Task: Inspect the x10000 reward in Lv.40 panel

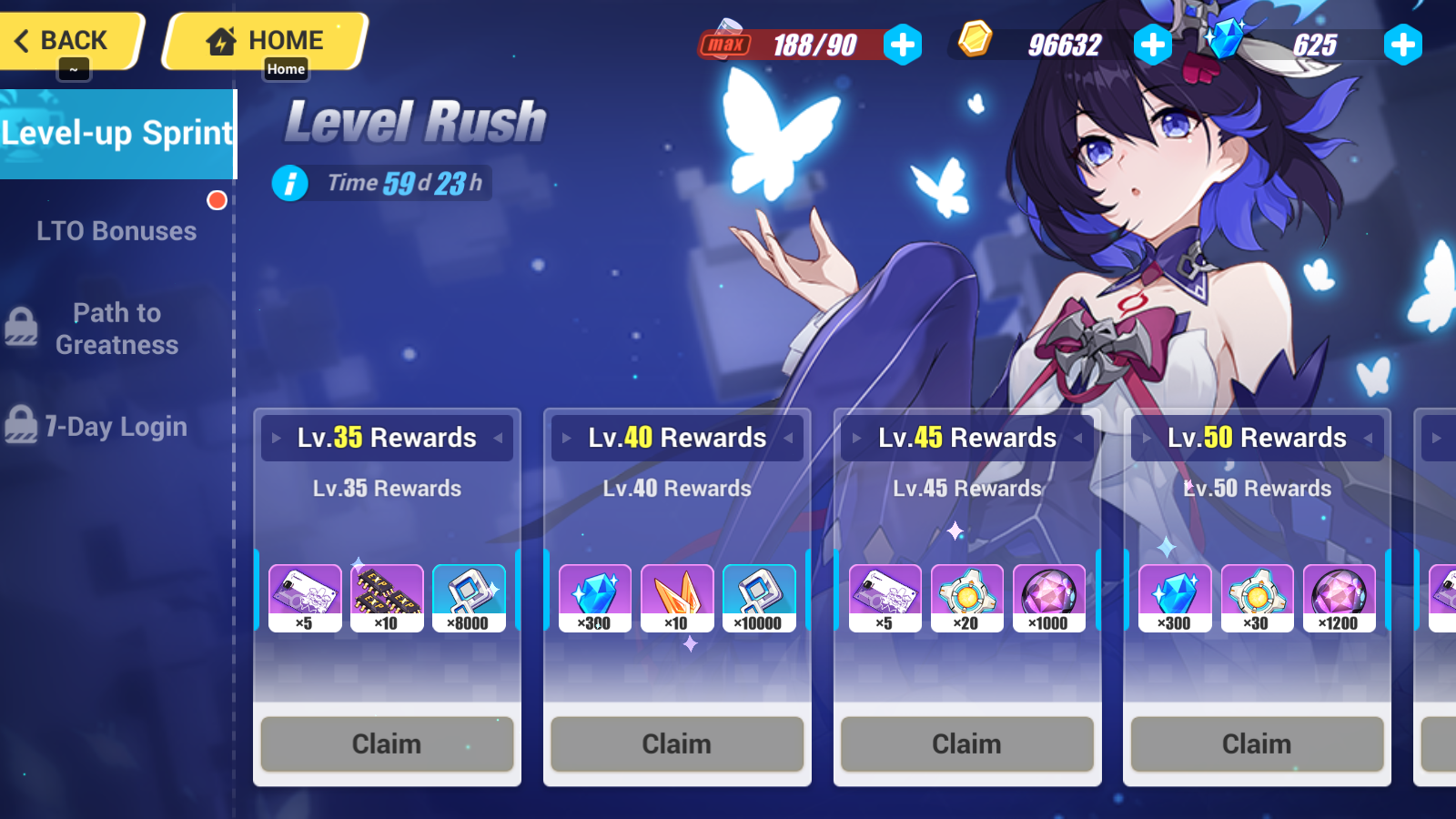Action: click(x=759, y=597)
